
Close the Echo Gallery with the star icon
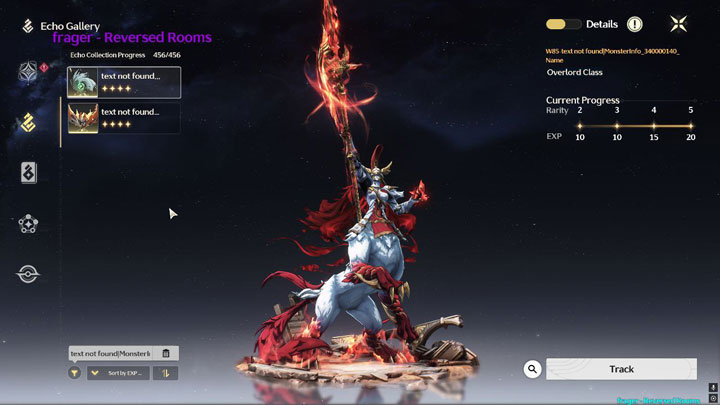pyautogui.click(x=679, y=24)
